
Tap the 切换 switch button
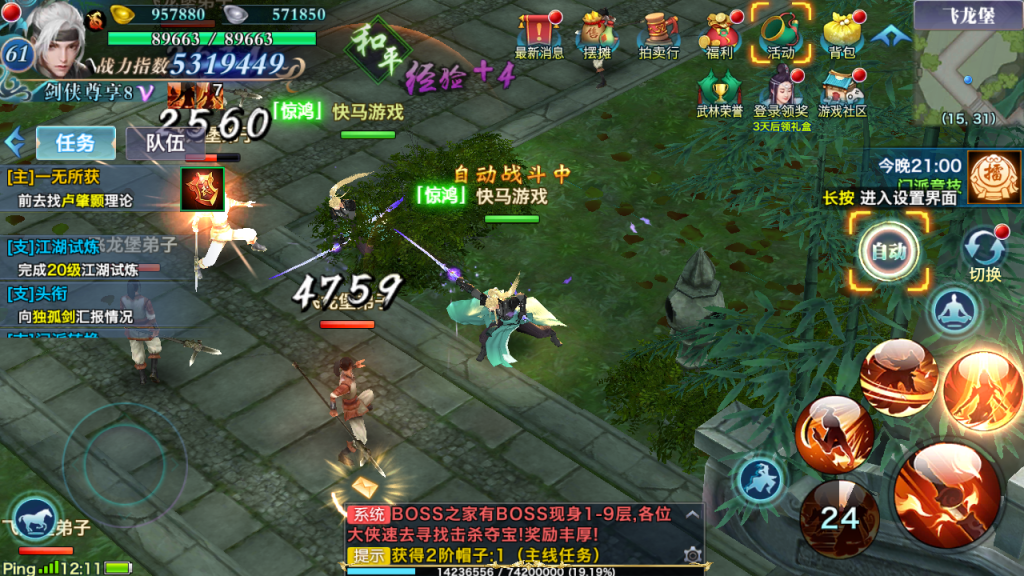[984, 252]
